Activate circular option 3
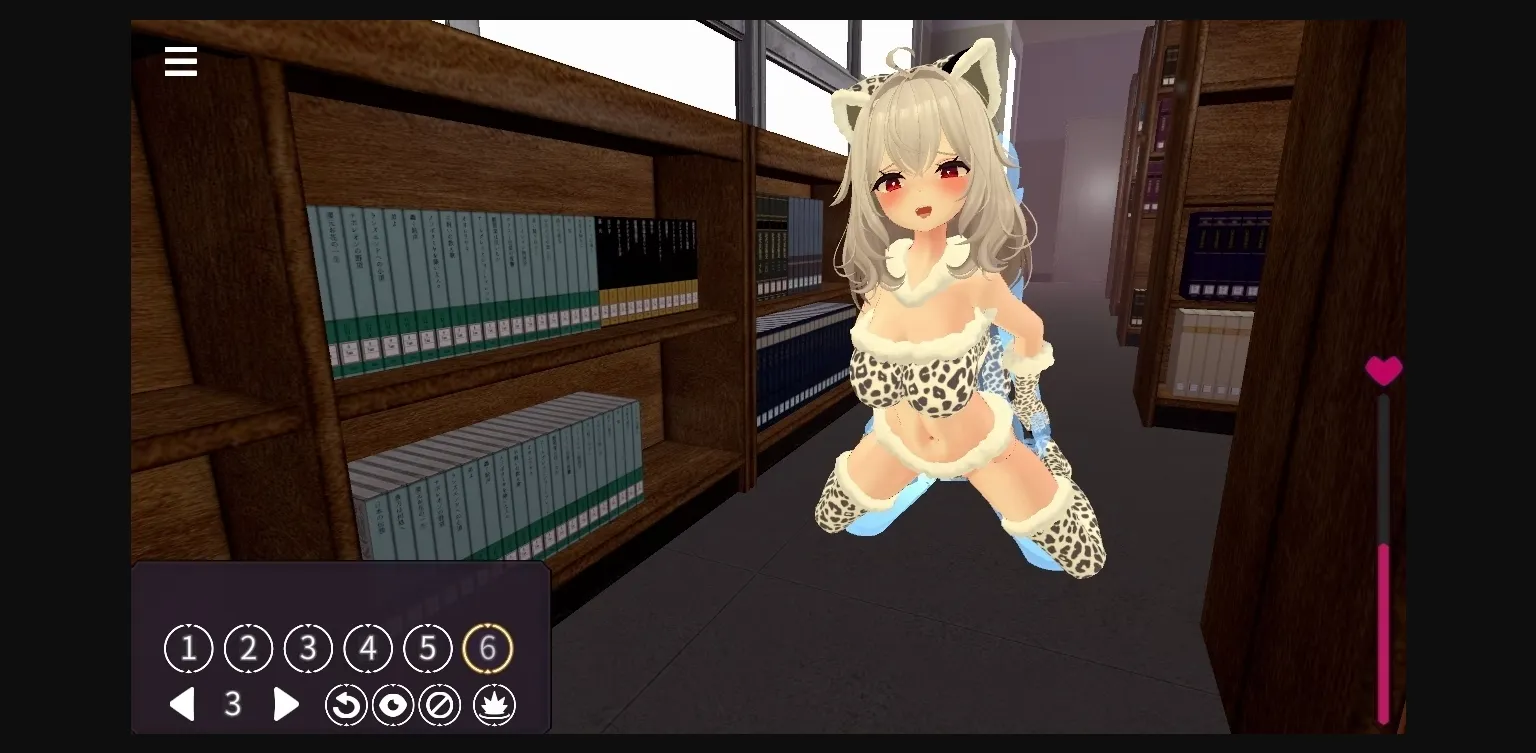 click(x=308, y=648)
